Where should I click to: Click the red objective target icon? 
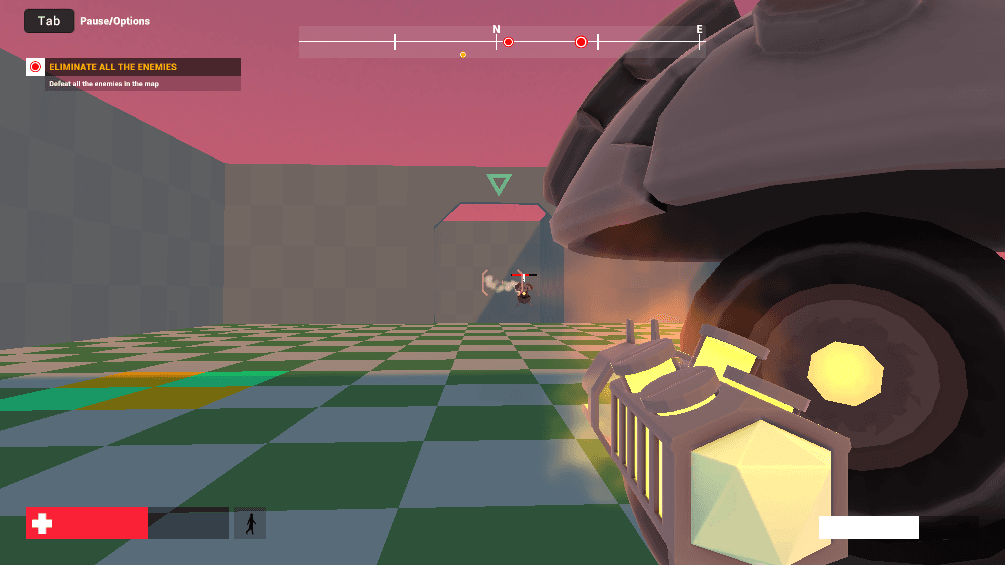(x=35, y=67)
